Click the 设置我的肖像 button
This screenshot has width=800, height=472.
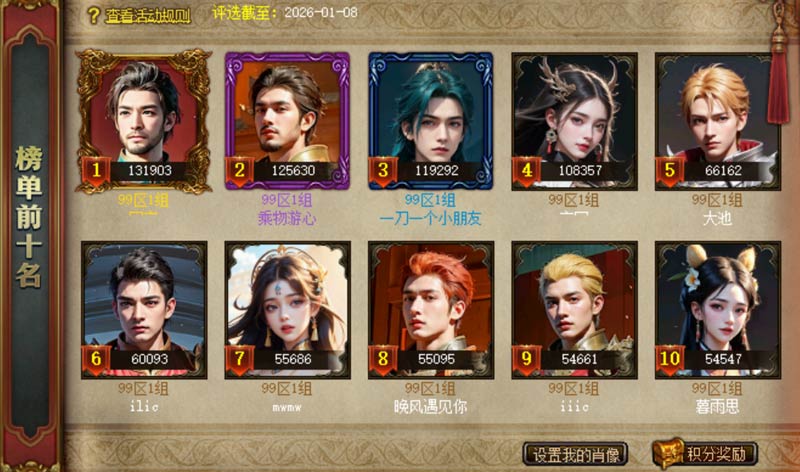[576, 454]
